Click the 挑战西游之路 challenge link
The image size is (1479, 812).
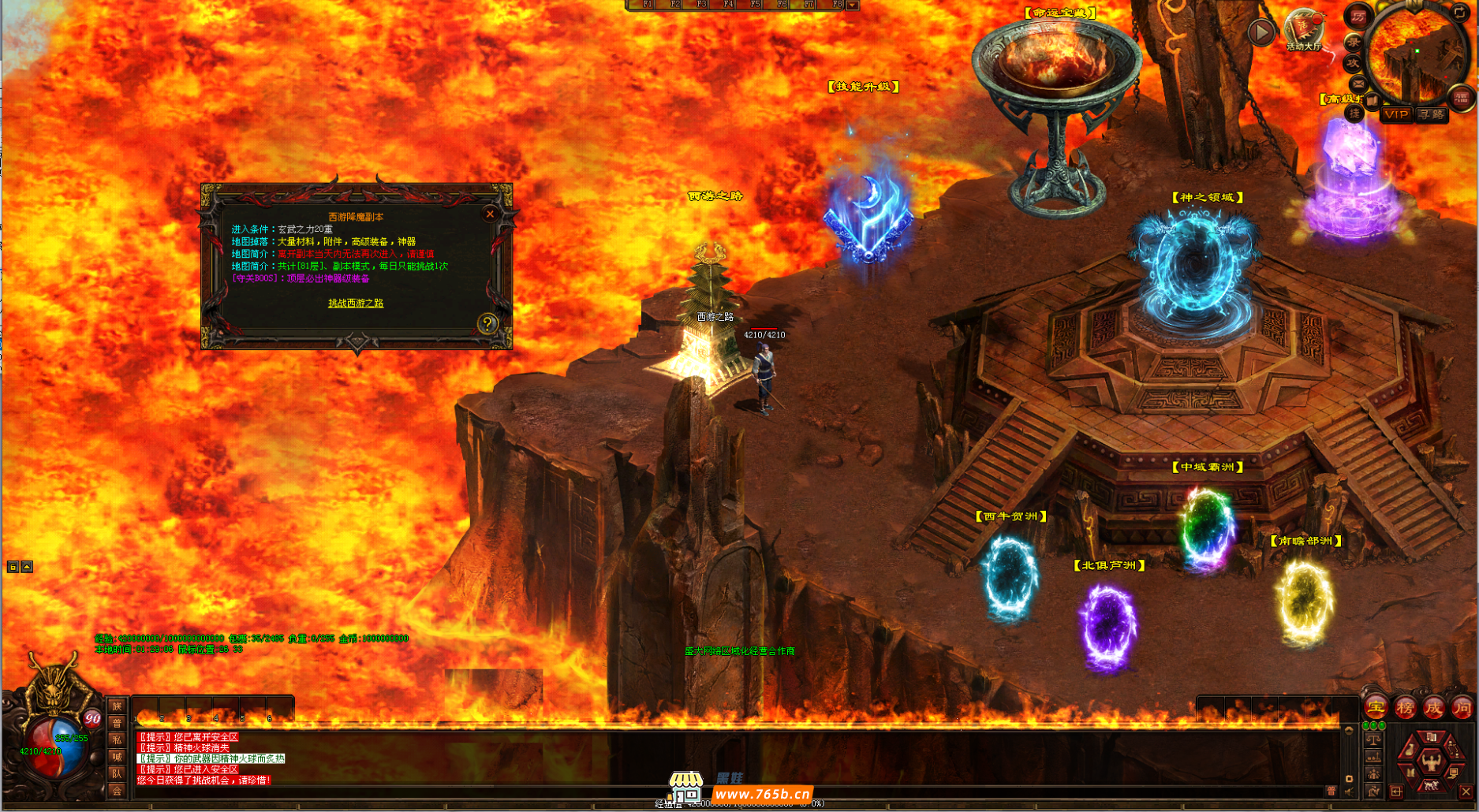[356, 303]
